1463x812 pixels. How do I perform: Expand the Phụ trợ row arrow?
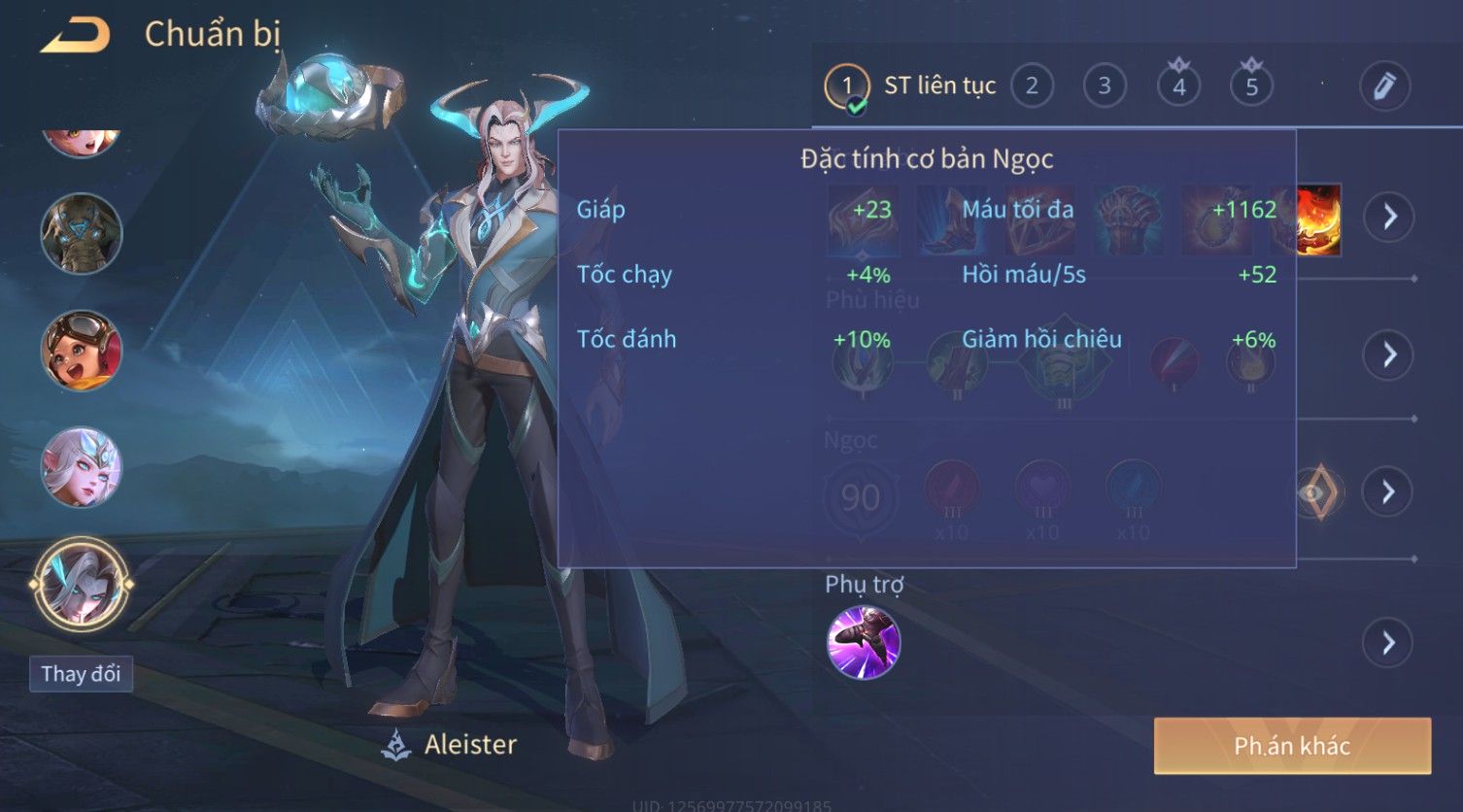coord(1389,643)
